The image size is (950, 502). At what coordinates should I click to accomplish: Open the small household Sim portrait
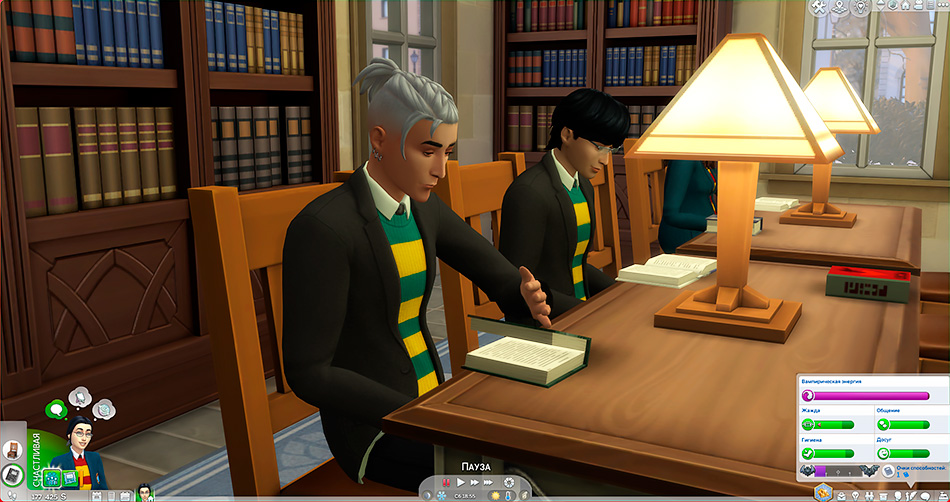144,492
